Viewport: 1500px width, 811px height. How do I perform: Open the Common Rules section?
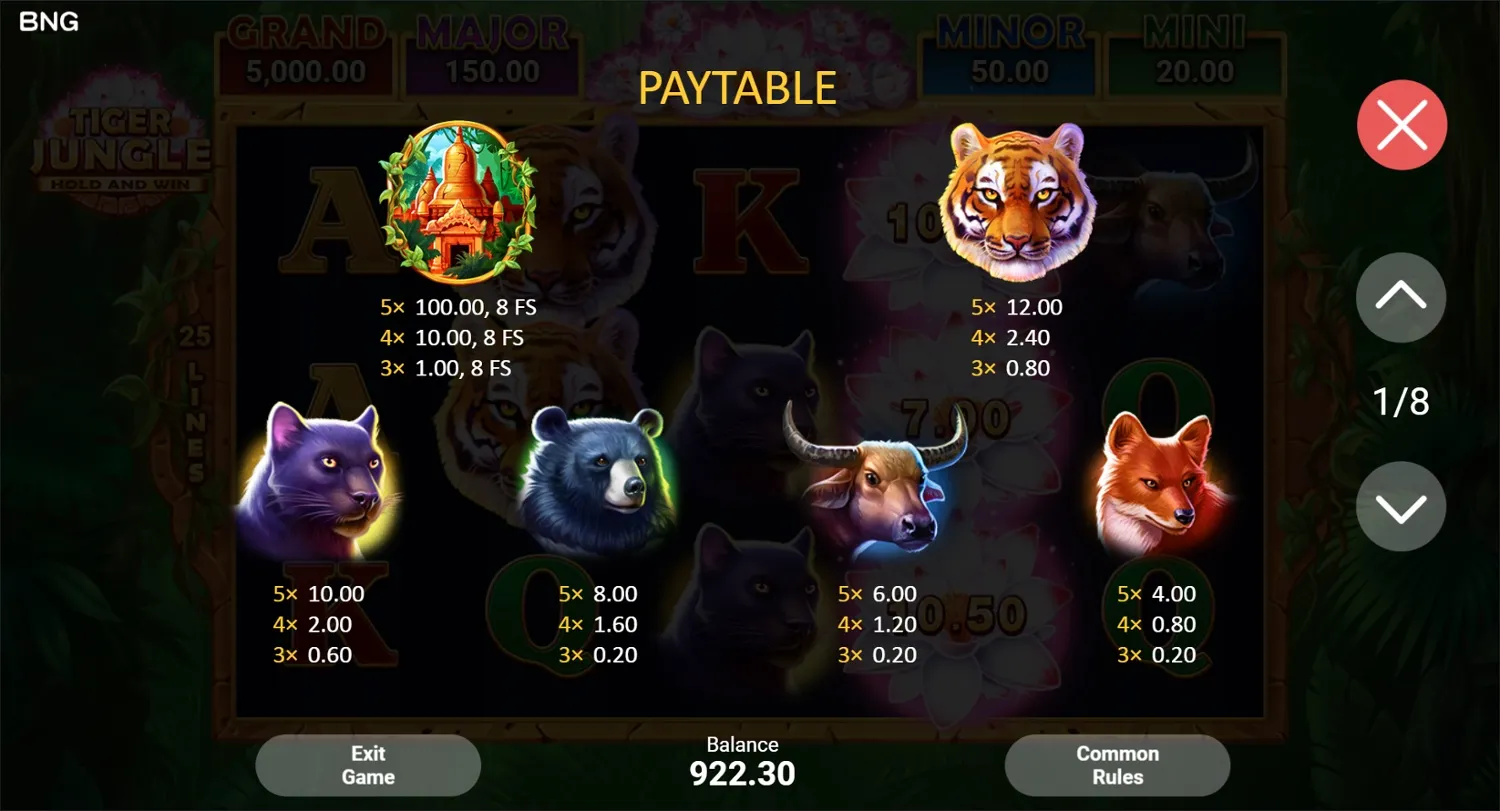point(1117,764)
